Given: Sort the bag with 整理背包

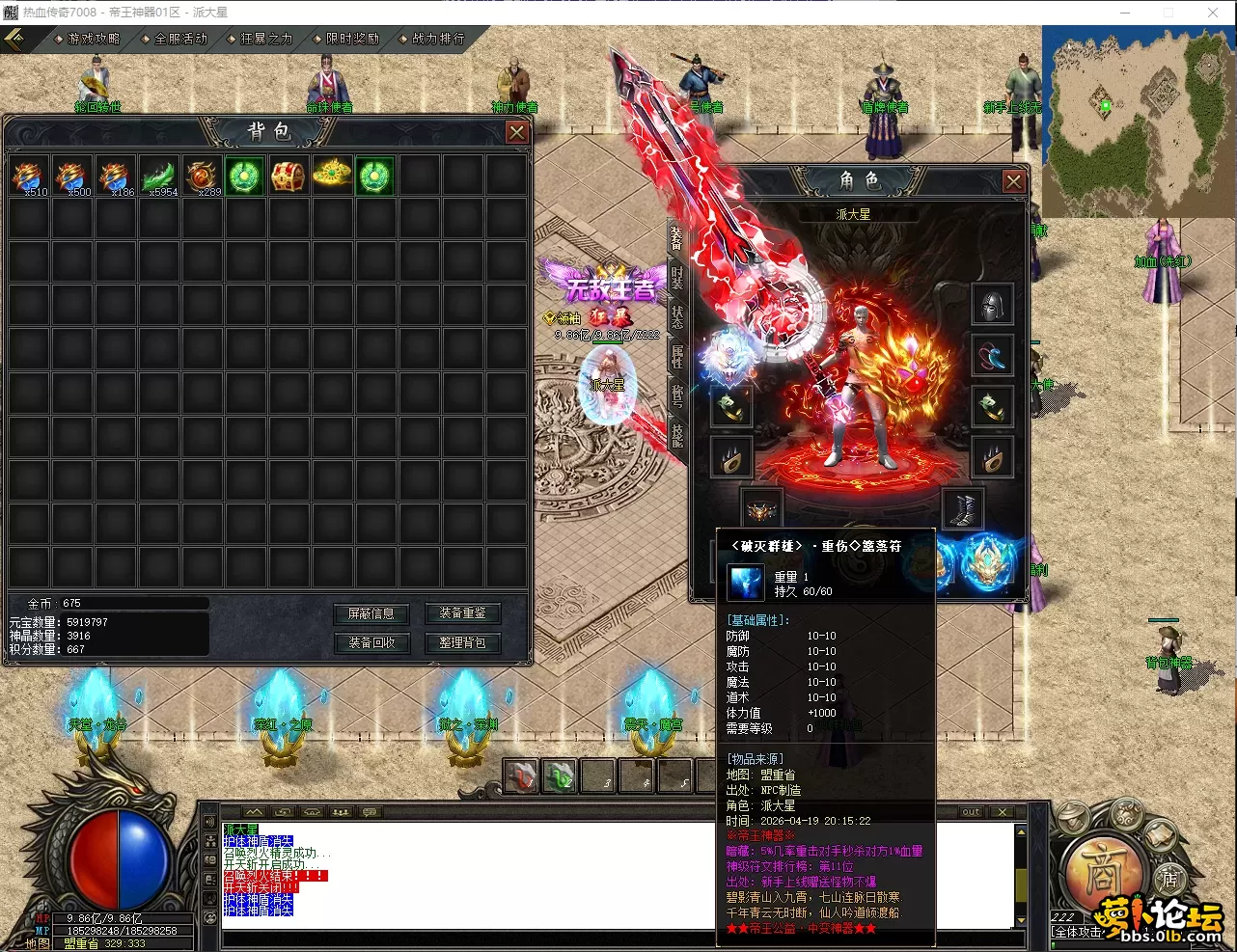Looking at the screenshot, I should coord(462,642).
